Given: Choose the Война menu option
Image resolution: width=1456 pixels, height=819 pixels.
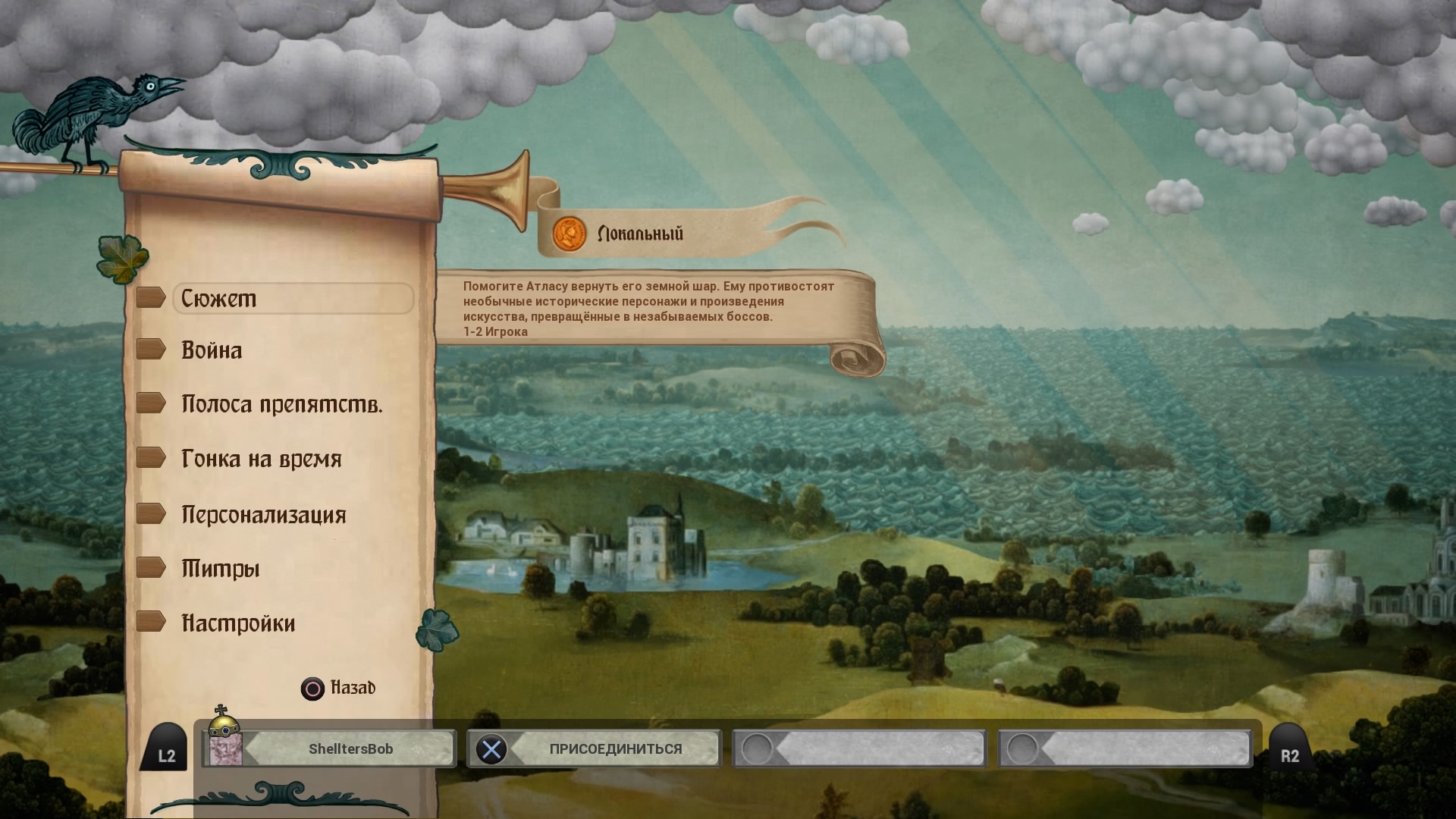Looking at the screenshot, I should 212,350.
